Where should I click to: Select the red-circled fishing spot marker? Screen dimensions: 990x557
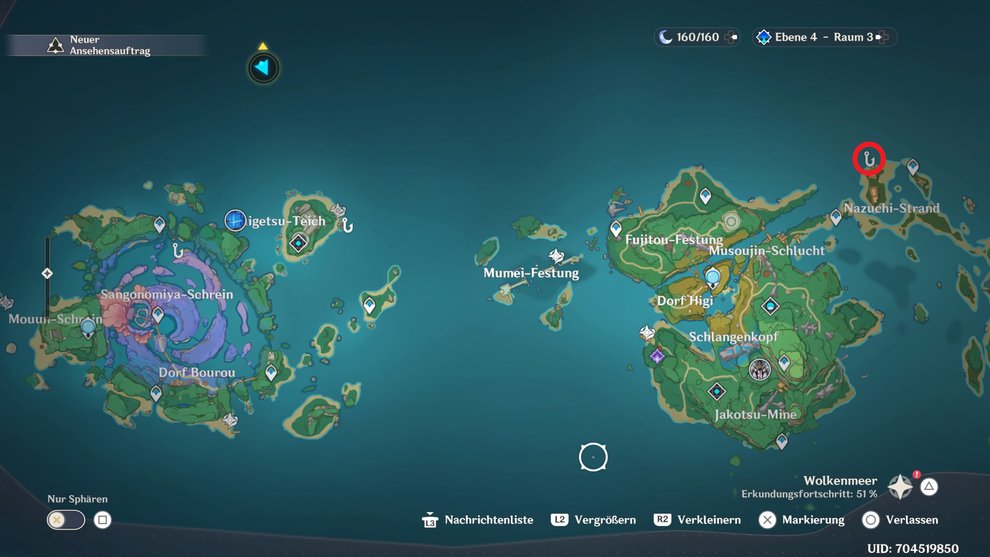868,158
